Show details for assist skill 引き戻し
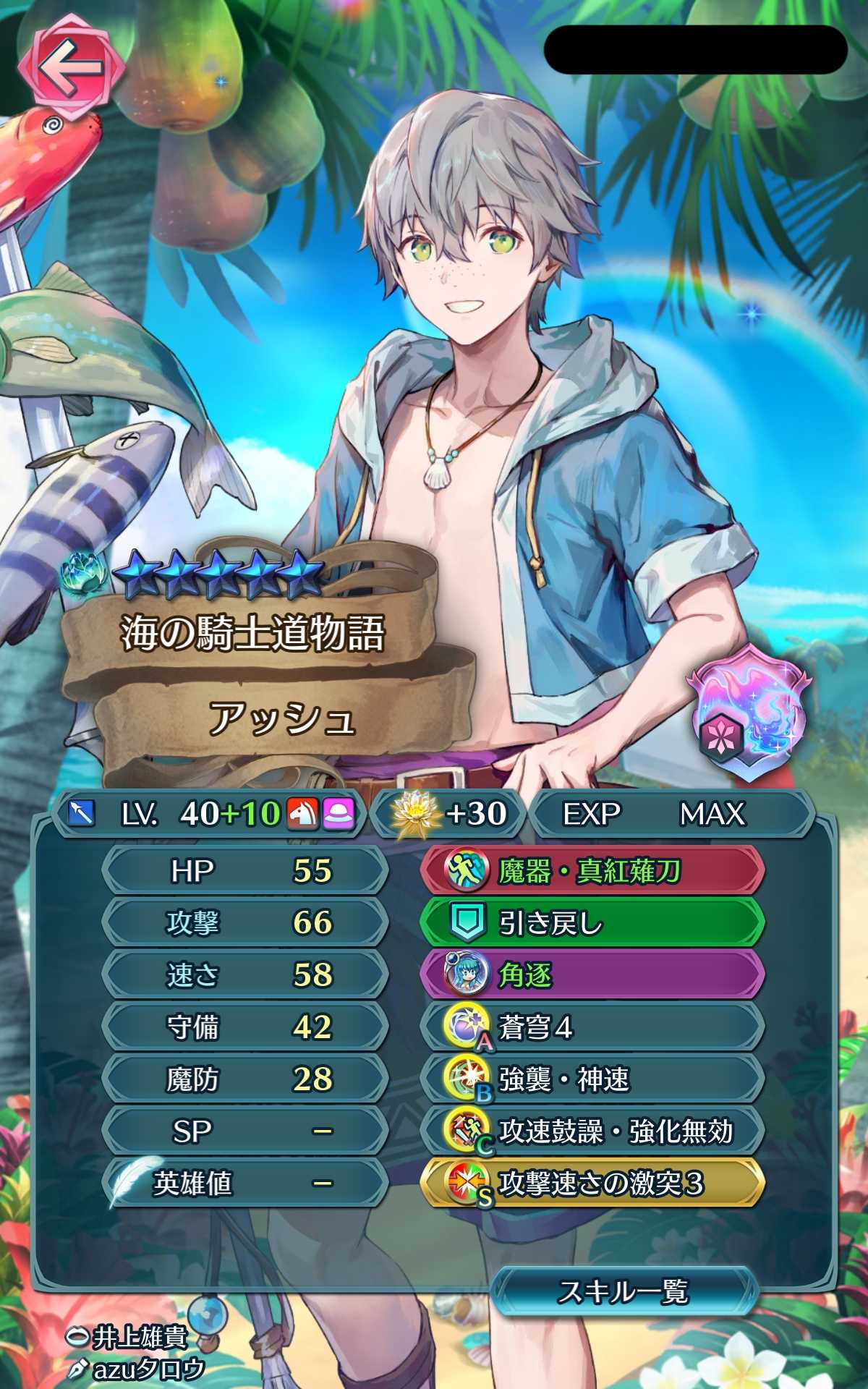The image size is (868, 1389). 592,923
